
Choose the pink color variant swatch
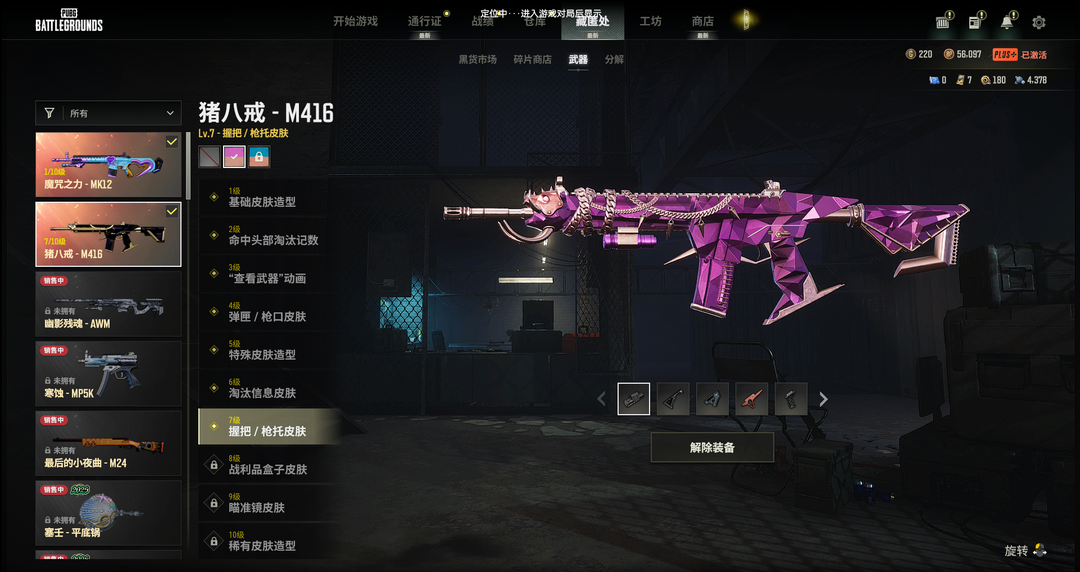click(234, 156)
